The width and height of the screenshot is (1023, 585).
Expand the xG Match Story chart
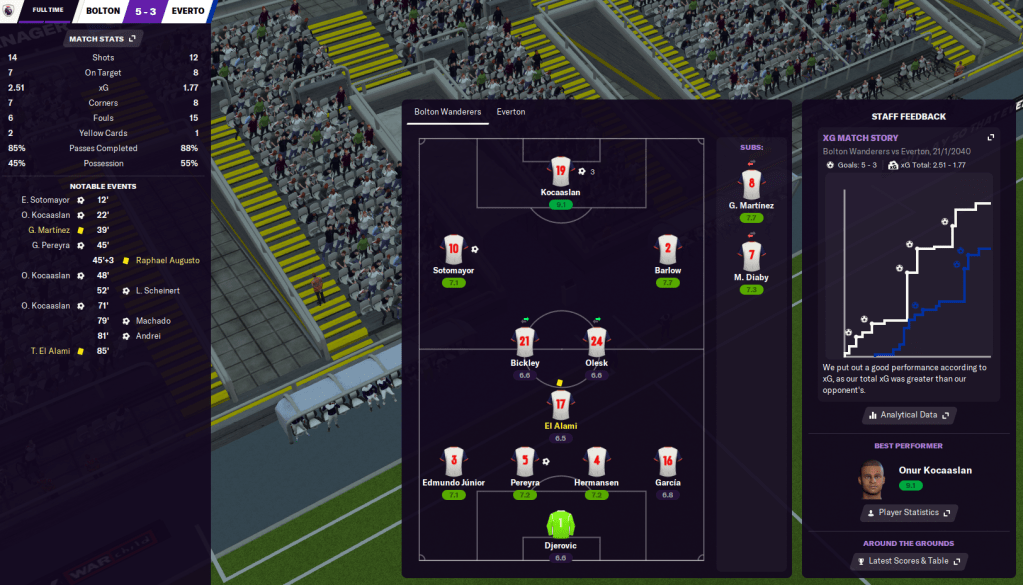coord(991,138)
